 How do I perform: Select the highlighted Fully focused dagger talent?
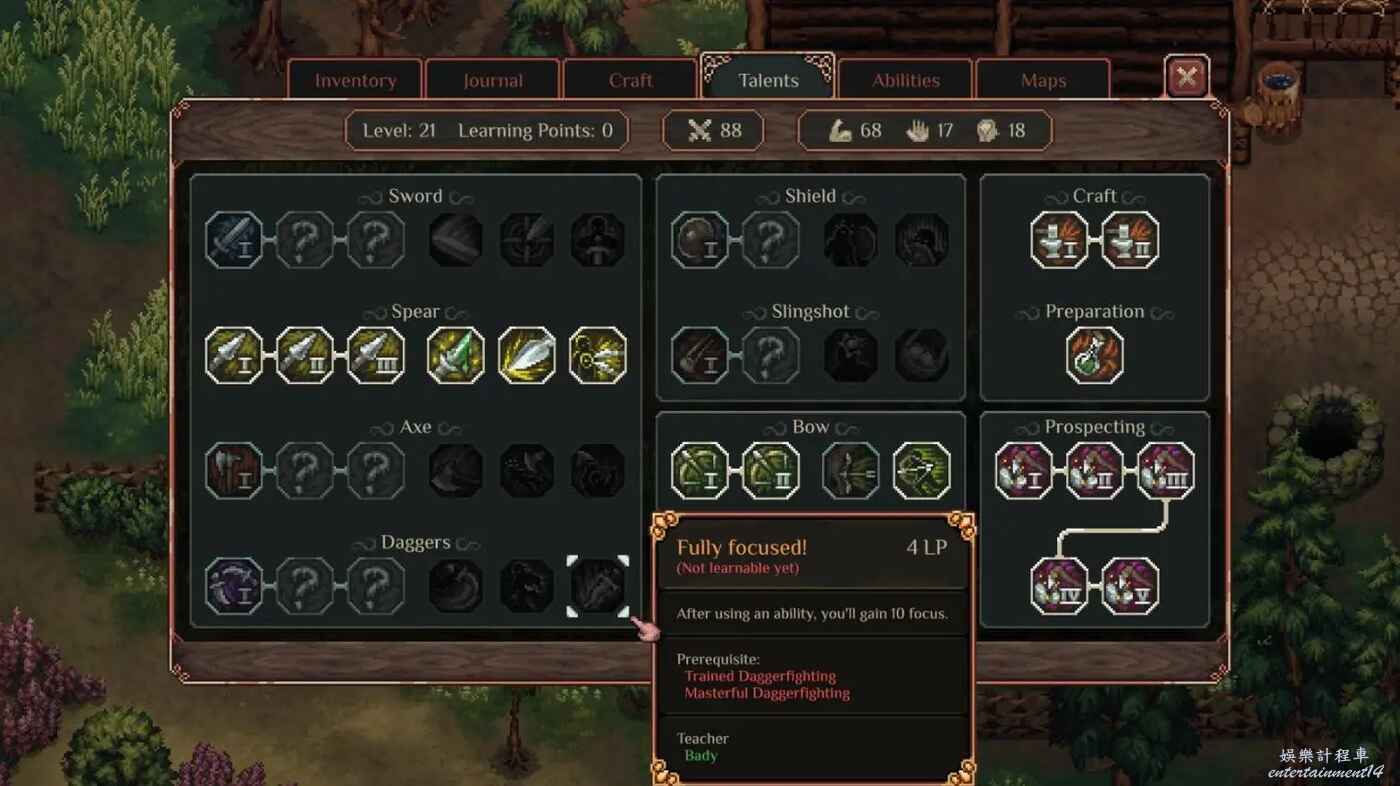[598, 586]
